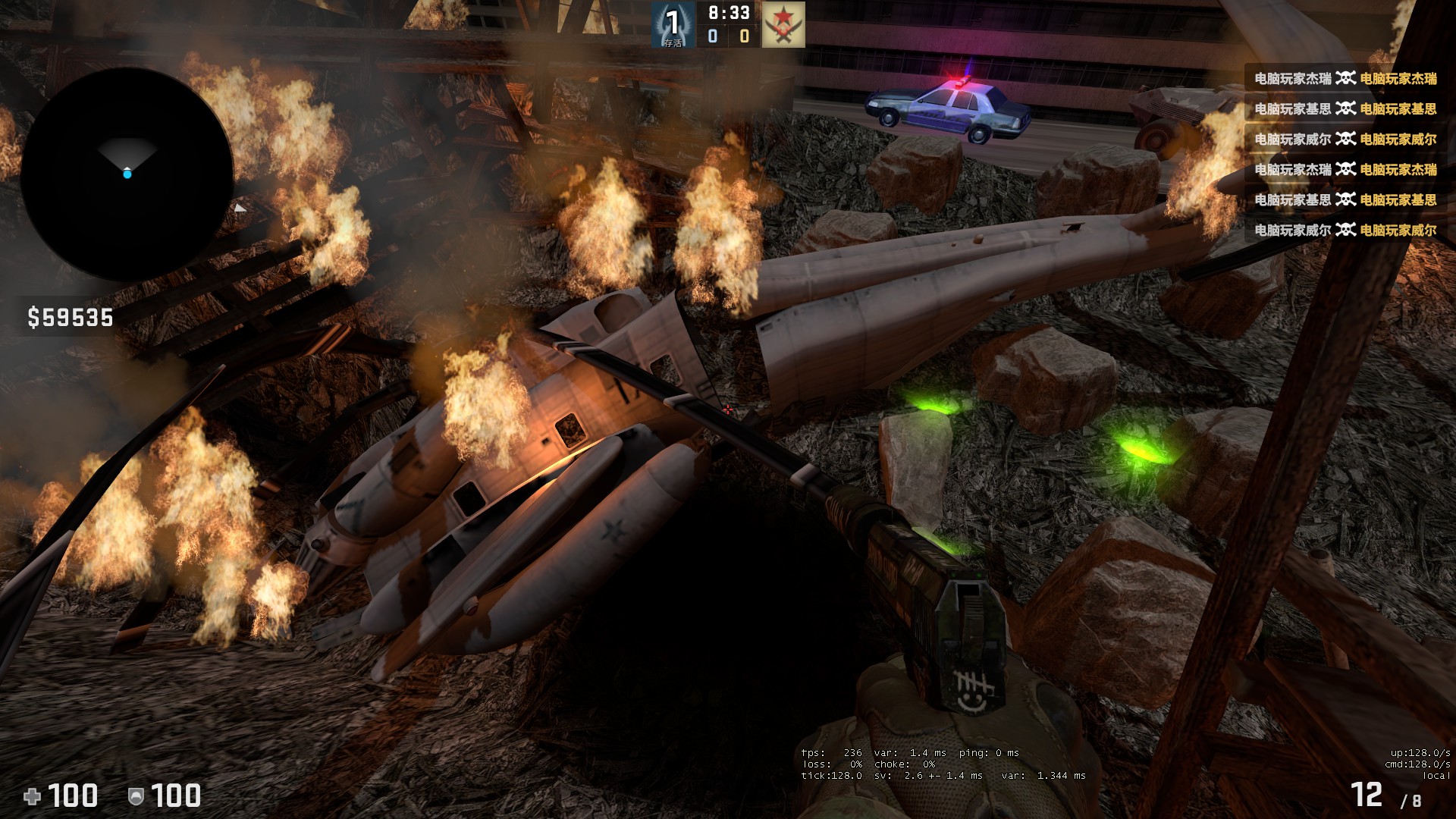This screenshot has width=1456, height=819.
Task: Select the Terrorist team star emblem
Action: click(783, 24)
